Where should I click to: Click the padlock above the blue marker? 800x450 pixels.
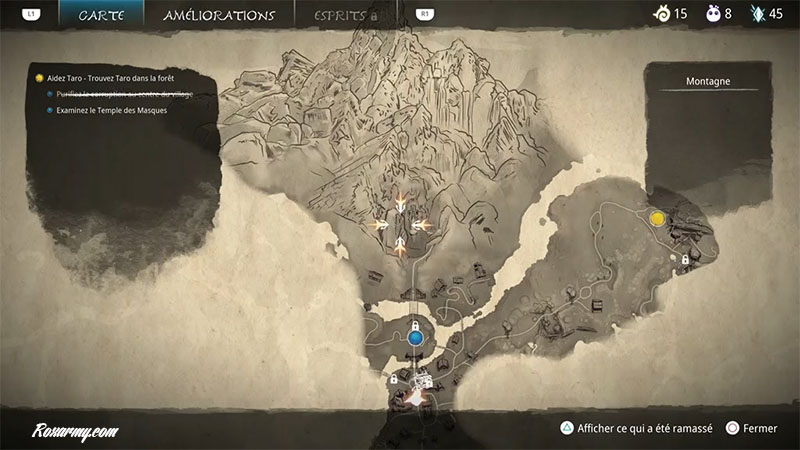pyautogui.click(x=414, y=325)
